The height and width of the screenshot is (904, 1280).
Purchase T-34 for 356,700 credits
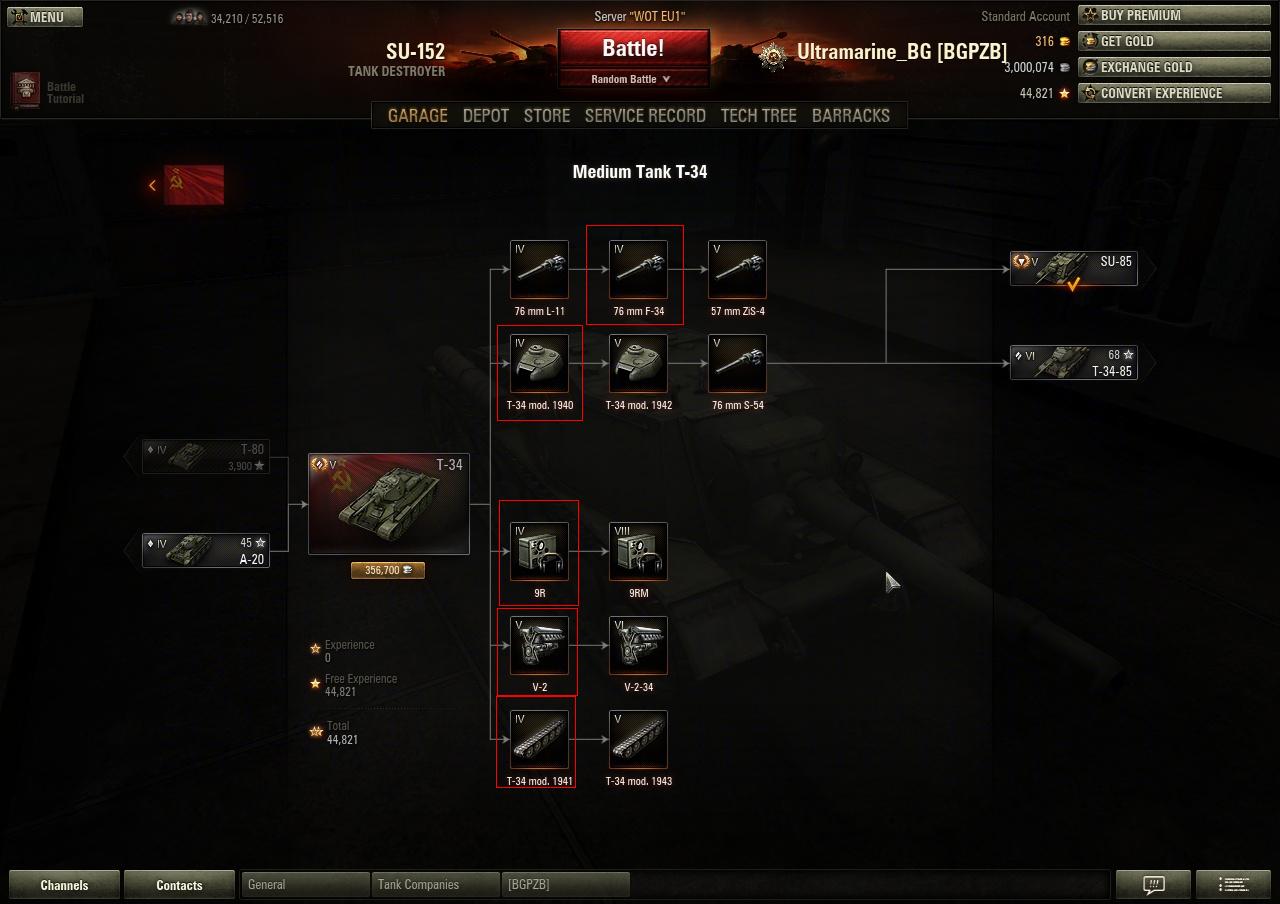388,570
